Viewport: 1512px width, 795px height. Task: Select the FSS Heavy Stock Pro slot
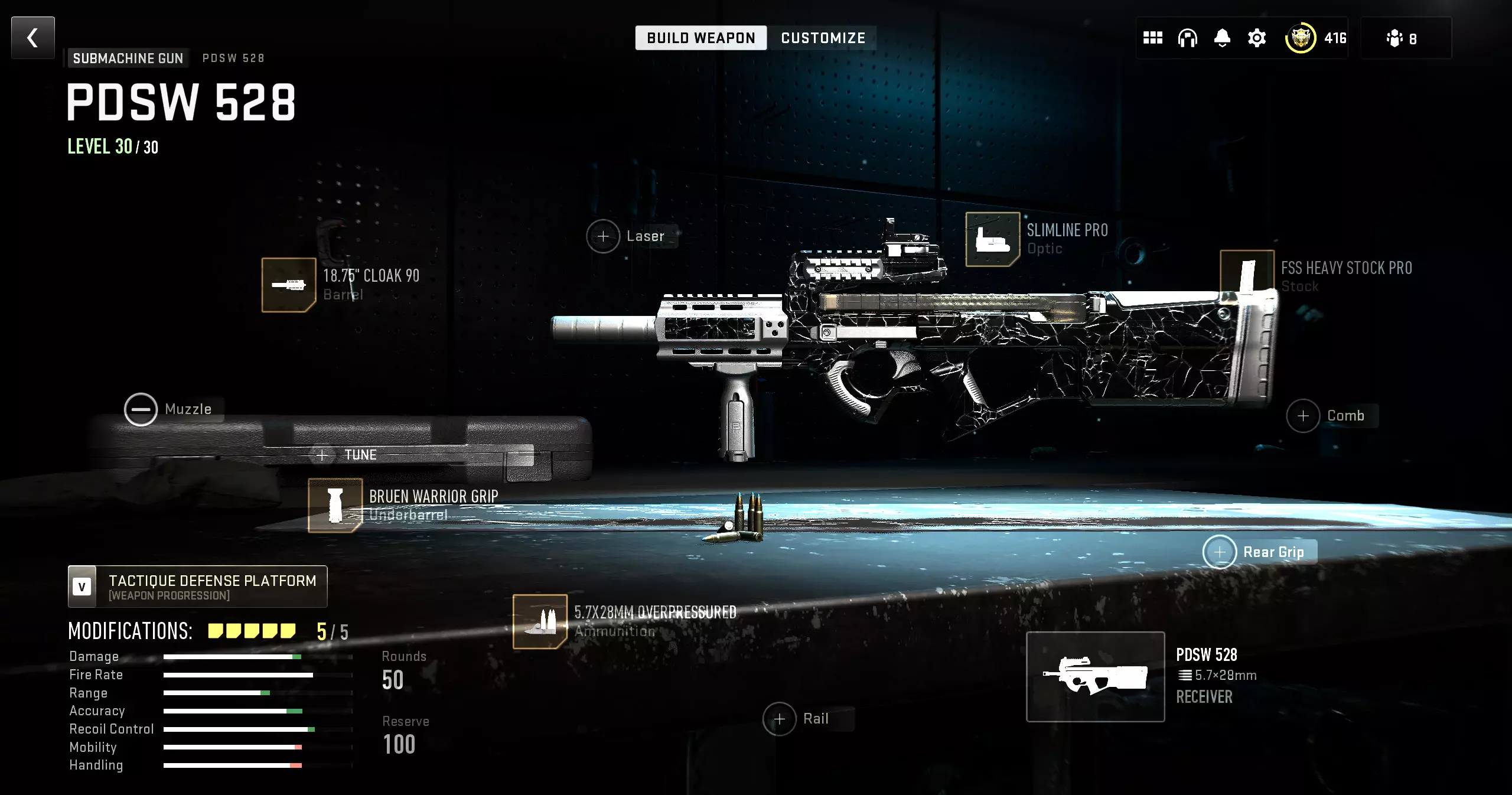(1247, 275)
